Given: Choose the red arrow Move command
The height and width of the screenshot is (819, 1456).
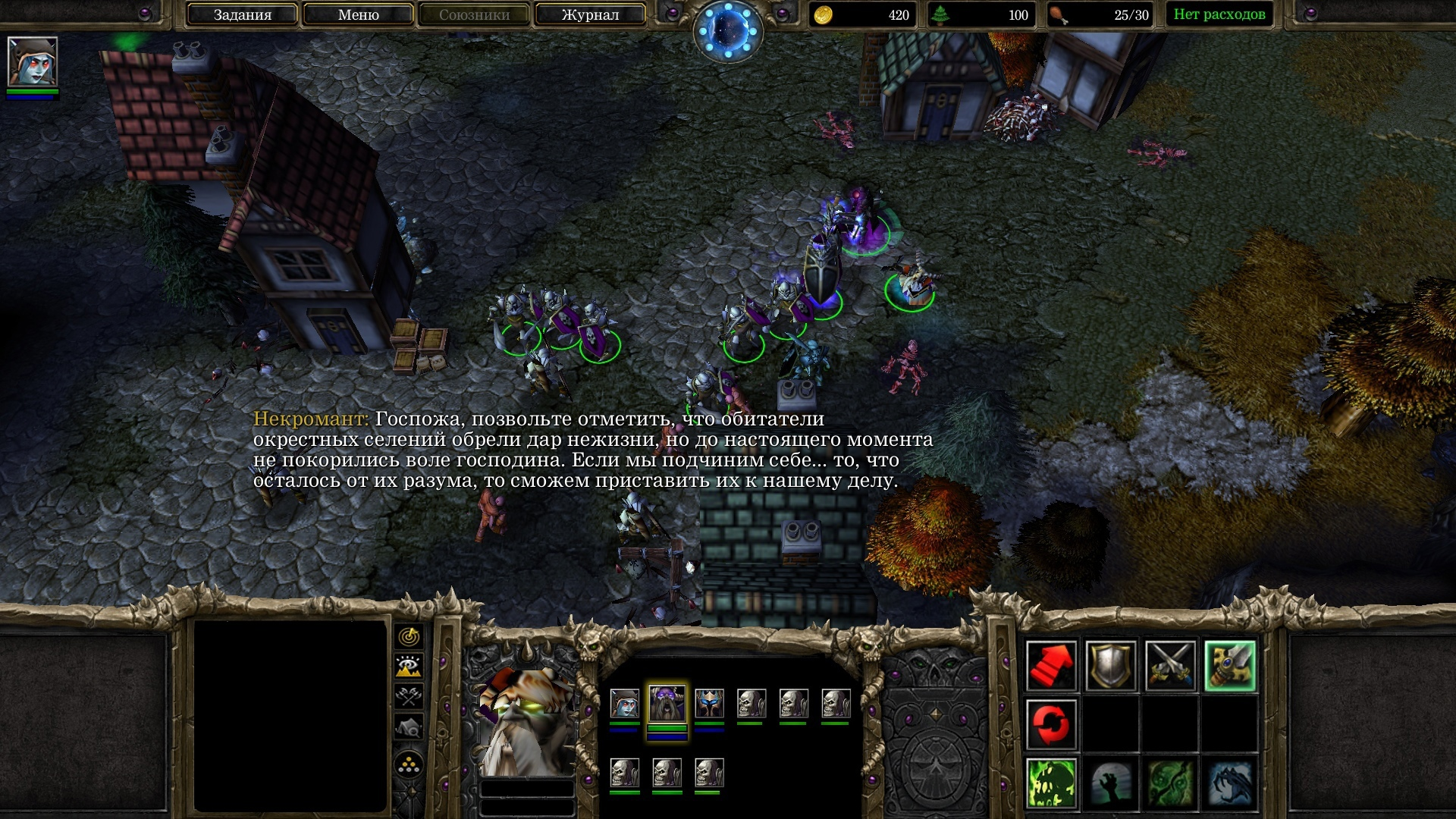Looking at the screenshot, I should pyautogui.click(x=1051, y=666).
